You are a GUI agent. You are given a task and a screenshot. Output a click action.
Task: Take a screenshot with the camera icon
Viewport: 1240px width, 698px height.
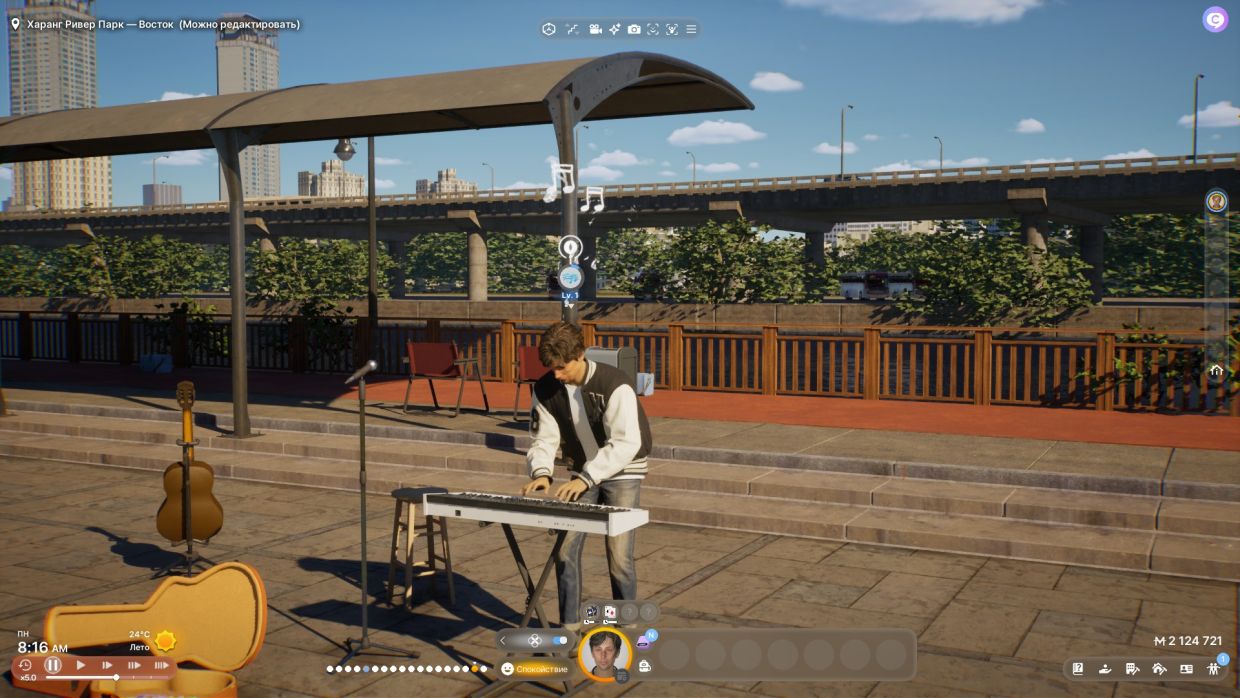(634, 29)
